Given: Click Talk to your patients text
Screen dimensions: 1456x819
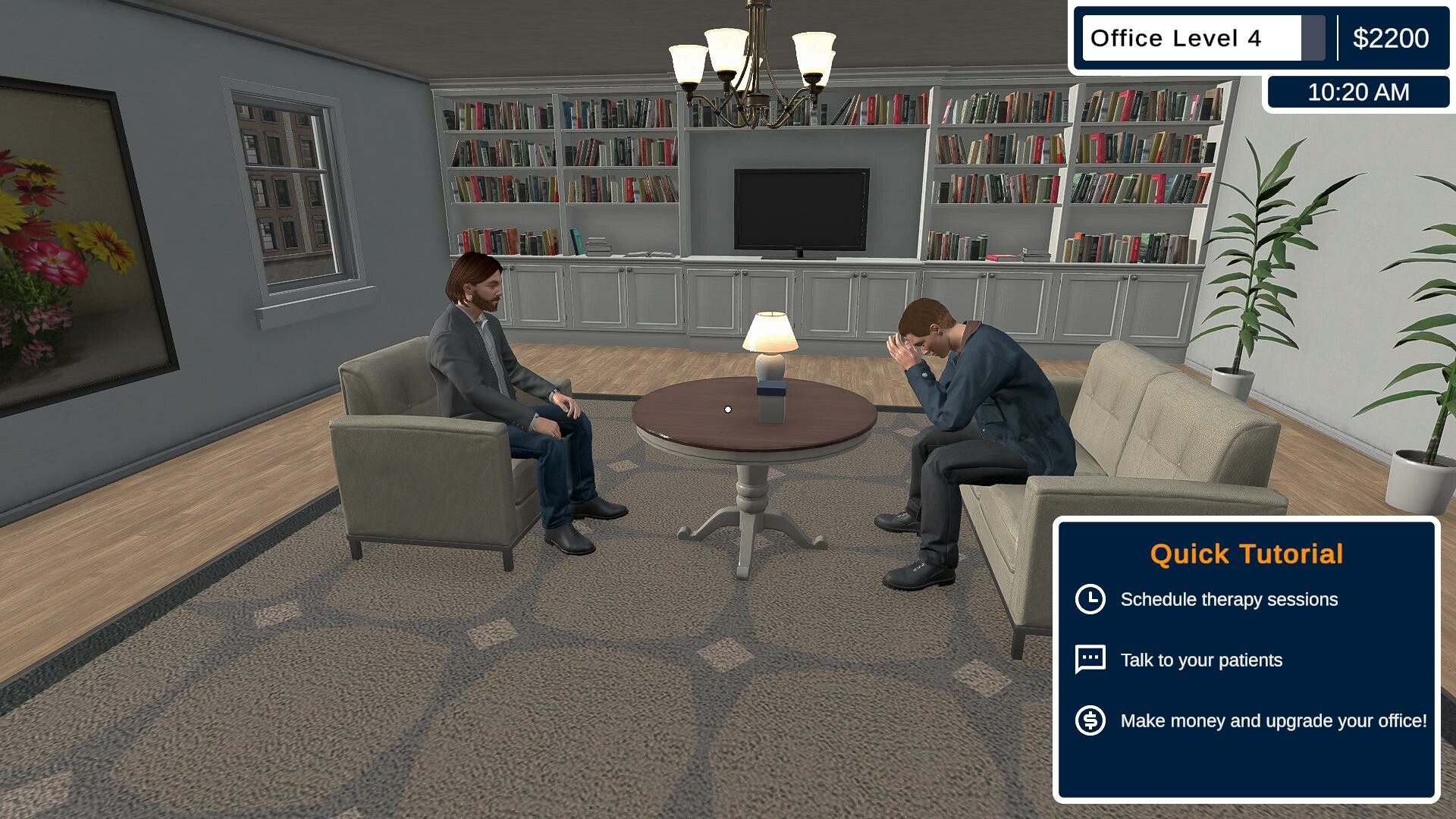Looking at the screenshot, I should coord(1201,659).
